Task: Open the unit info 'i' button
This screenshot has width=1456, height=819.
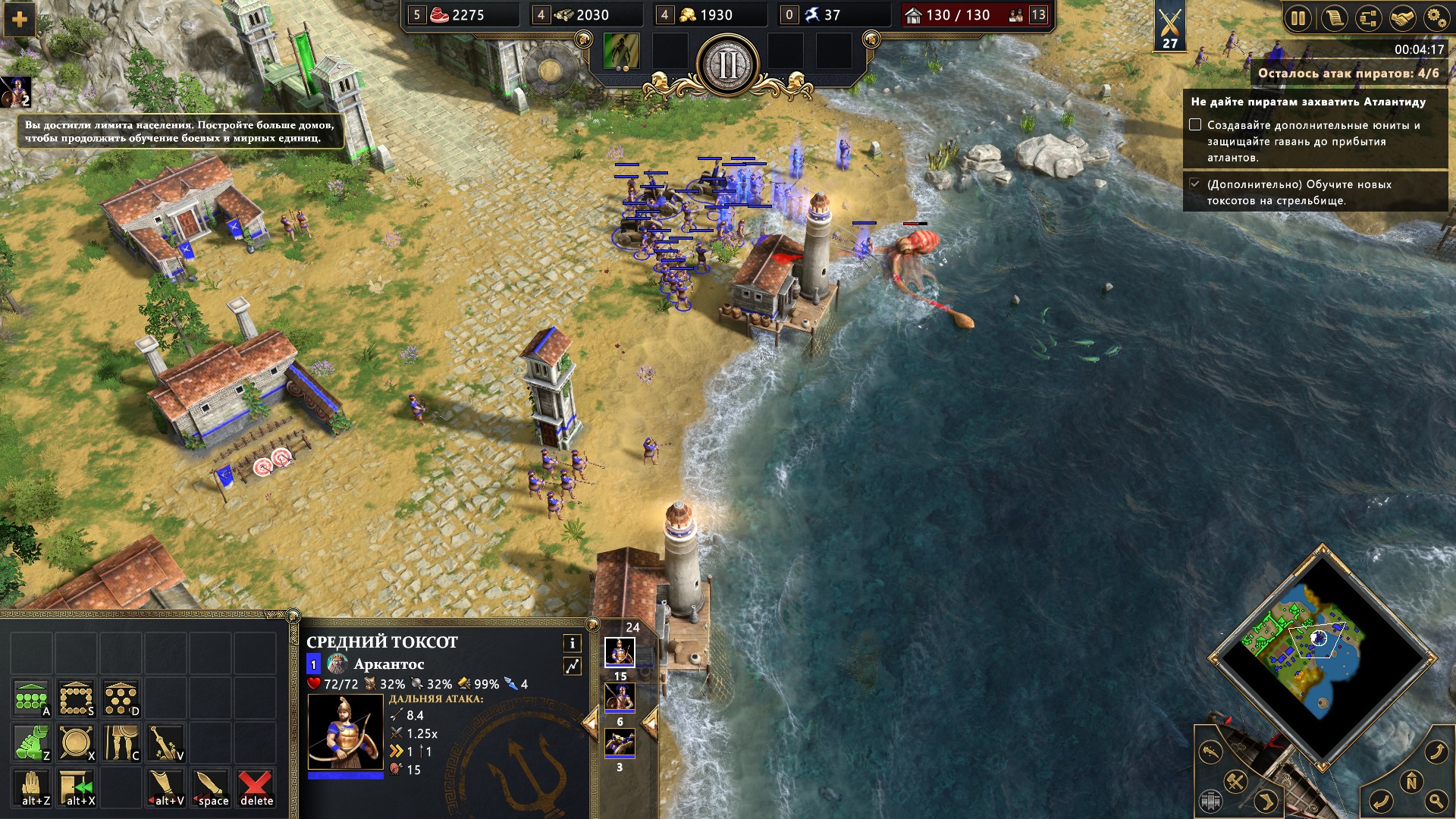Action: coord(572,643)
